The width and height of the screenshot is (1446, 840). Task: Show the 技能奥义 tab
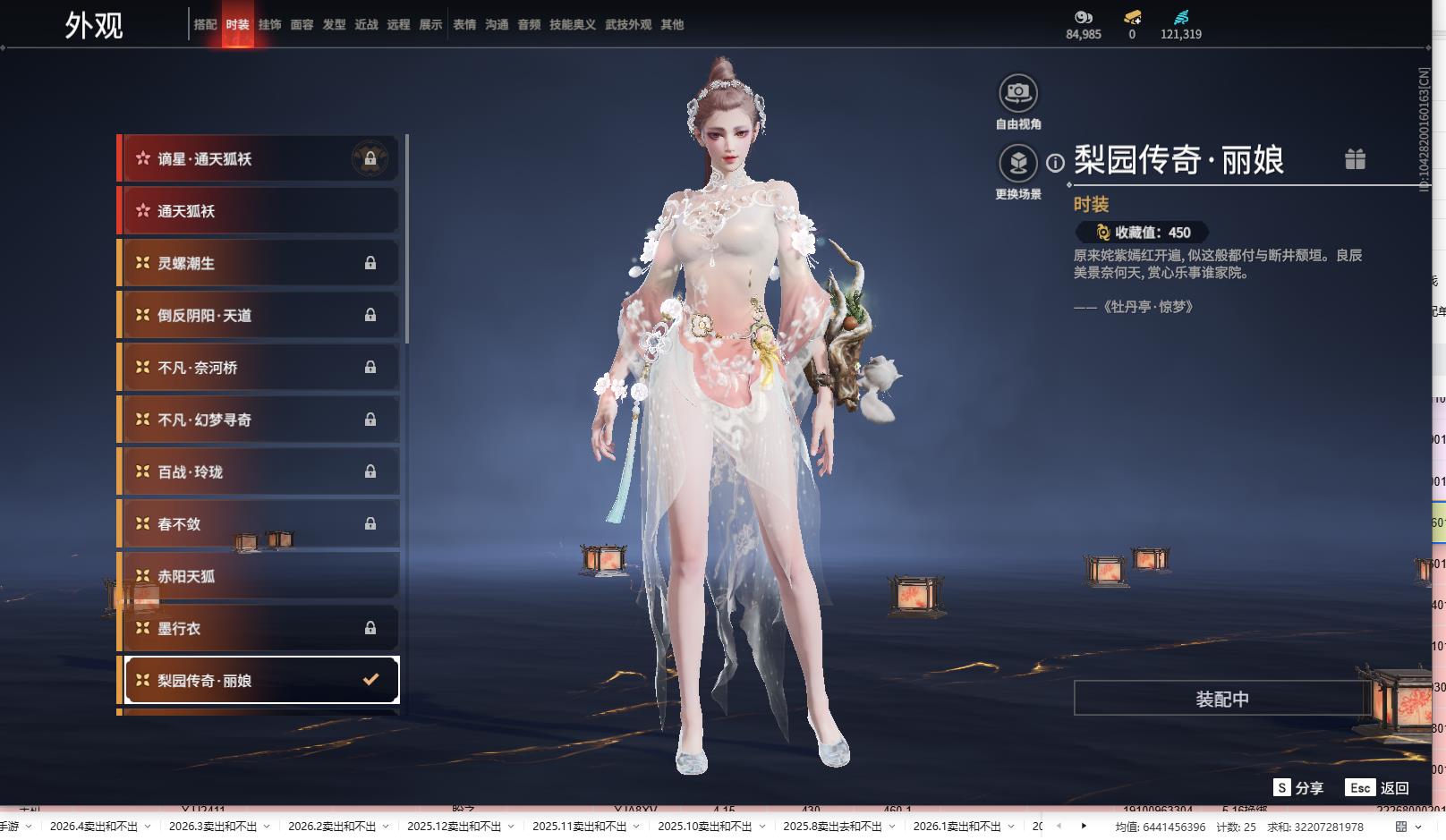point(573,25)
